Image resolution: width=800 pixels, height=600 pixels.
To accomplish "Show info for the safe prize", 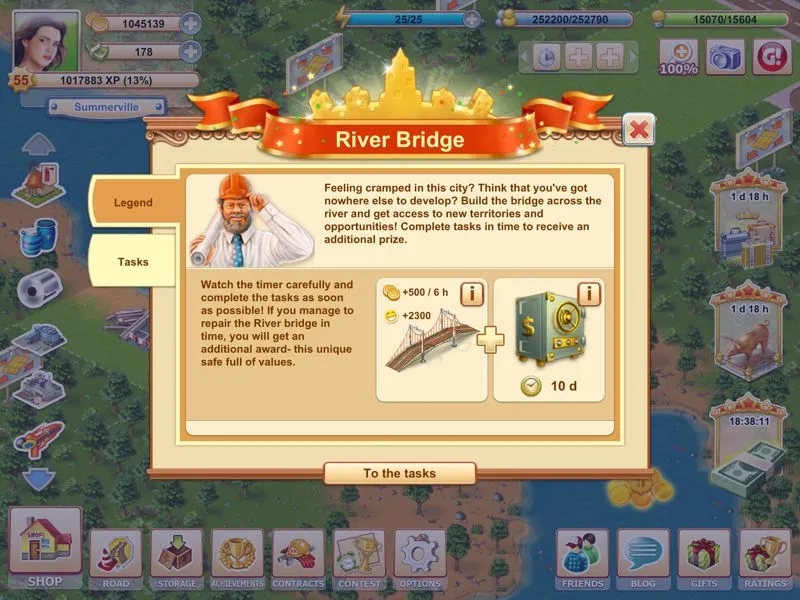I will click(589, 294).
